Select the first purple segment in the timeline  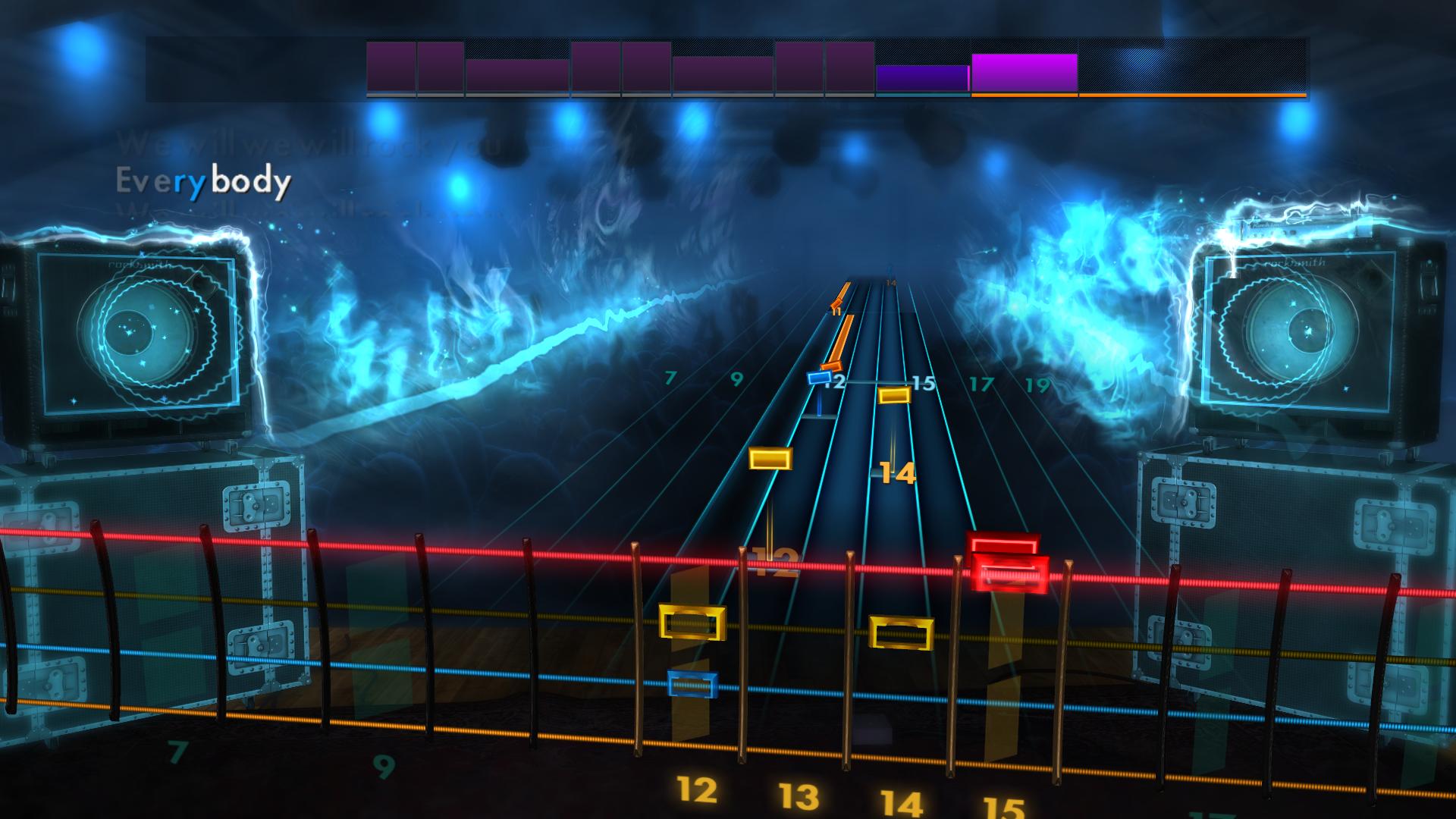(391, 68)
